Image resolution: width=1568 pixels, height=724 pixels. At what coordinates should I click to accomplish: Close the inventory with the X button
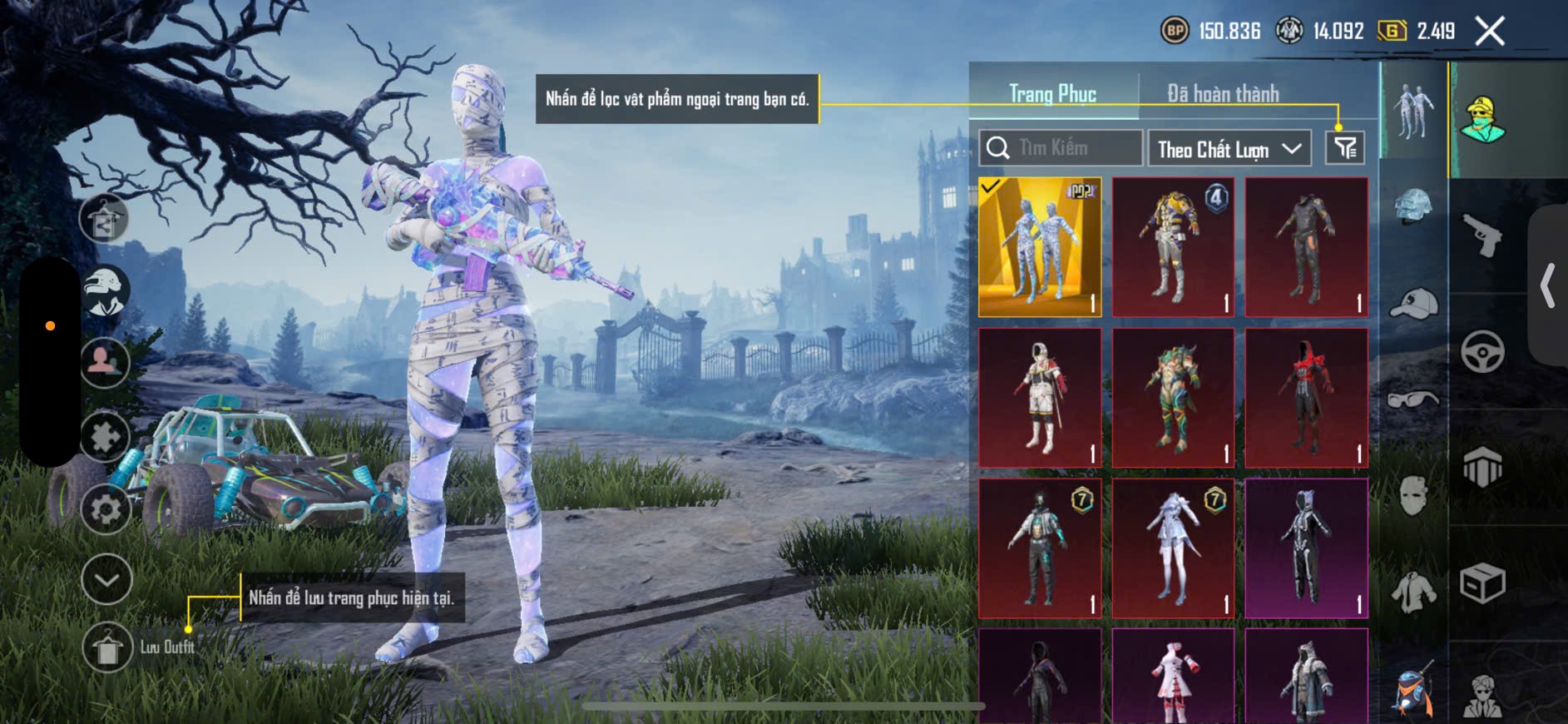click(1490, 32)
